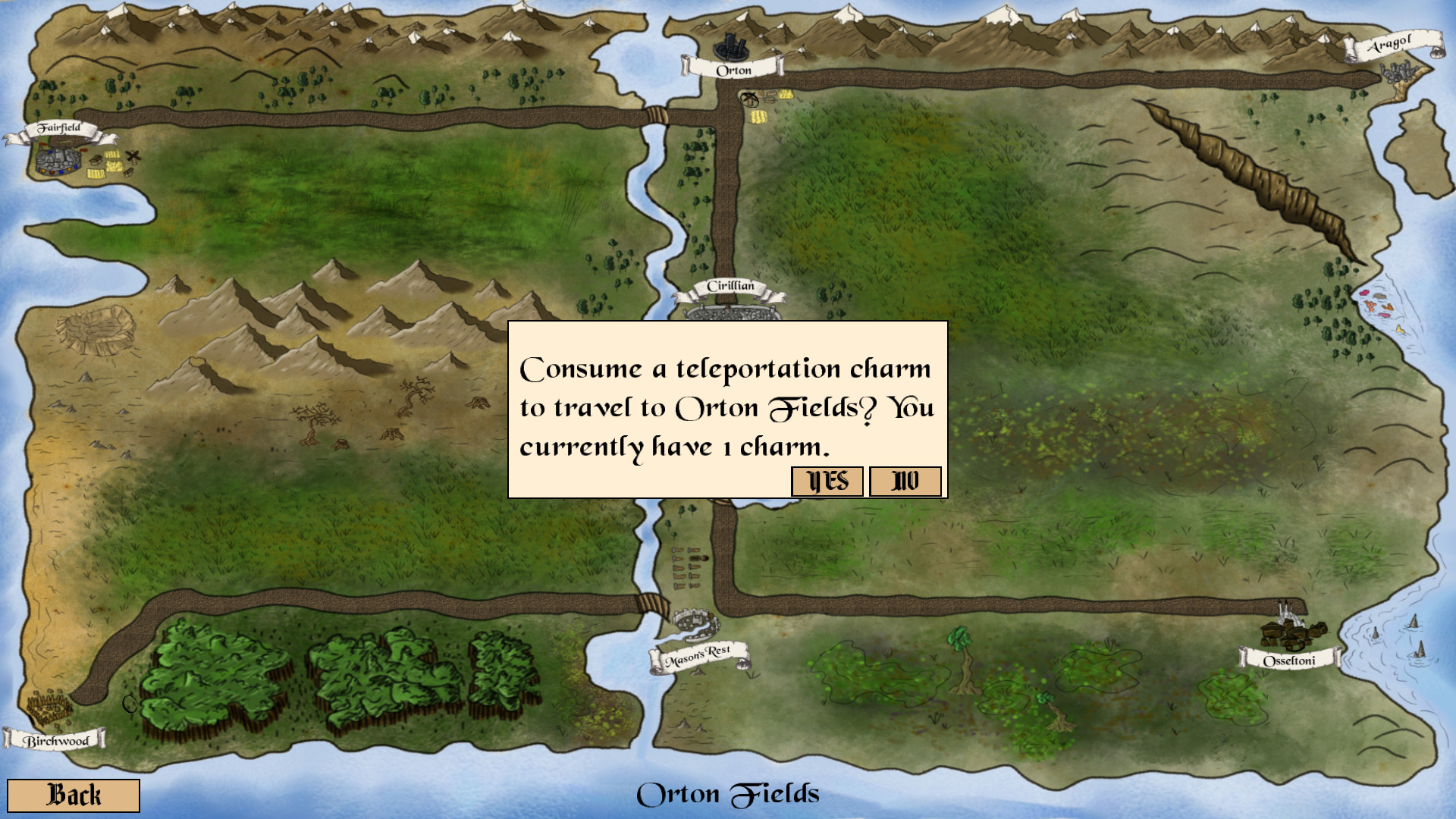Click the walled city icon below Cirillian banner

[732, 311]
